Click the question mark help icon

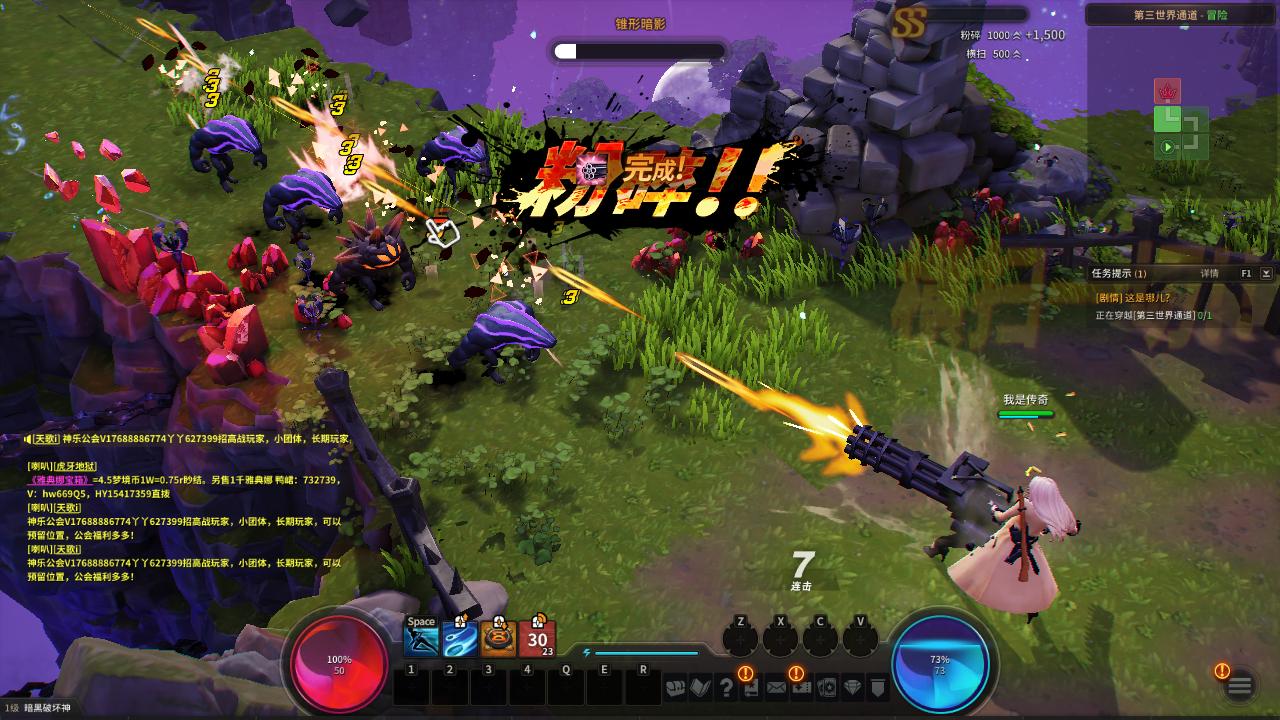[727, 688]
